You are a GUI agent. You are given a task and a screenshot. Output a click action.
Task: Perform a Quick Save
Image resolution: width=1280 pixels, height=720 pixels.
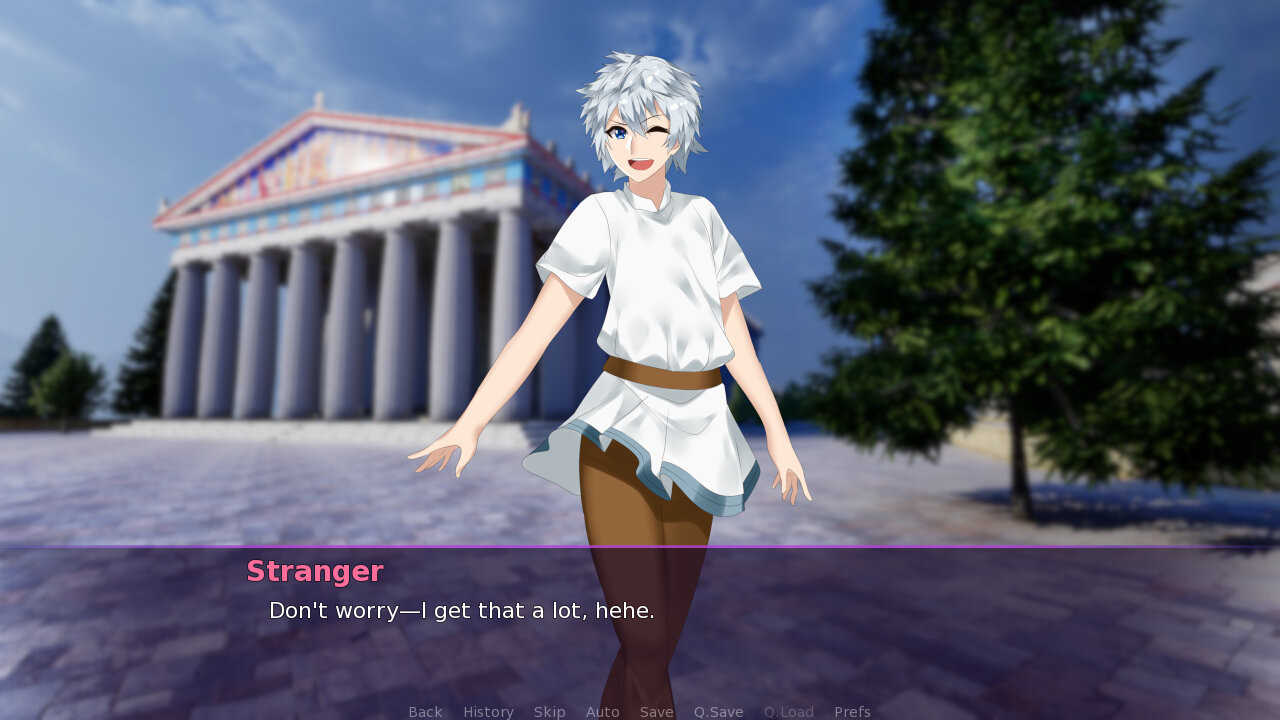point(718,711)
